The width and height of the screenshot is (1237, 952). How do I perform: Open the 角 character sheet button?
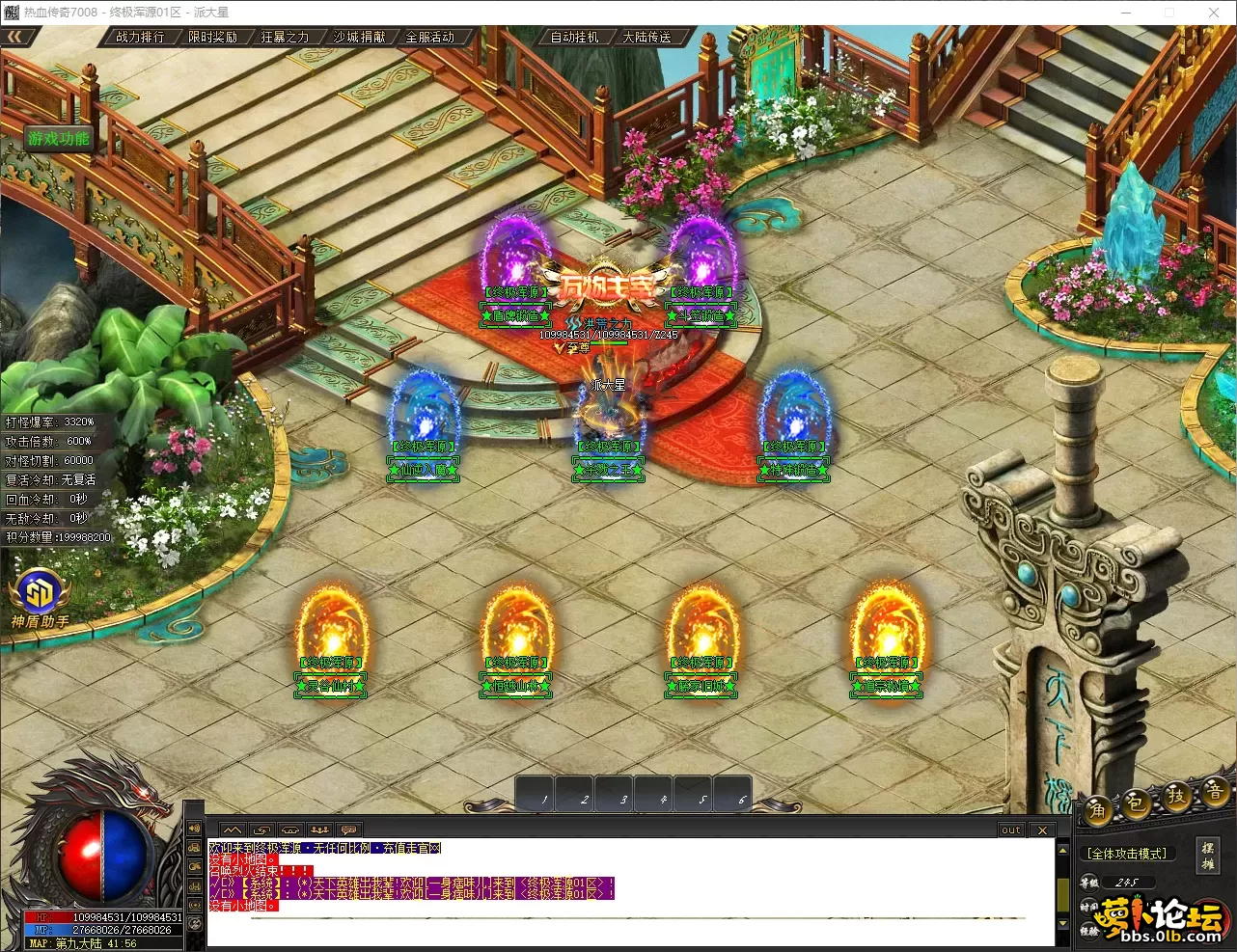[1097, 809]
